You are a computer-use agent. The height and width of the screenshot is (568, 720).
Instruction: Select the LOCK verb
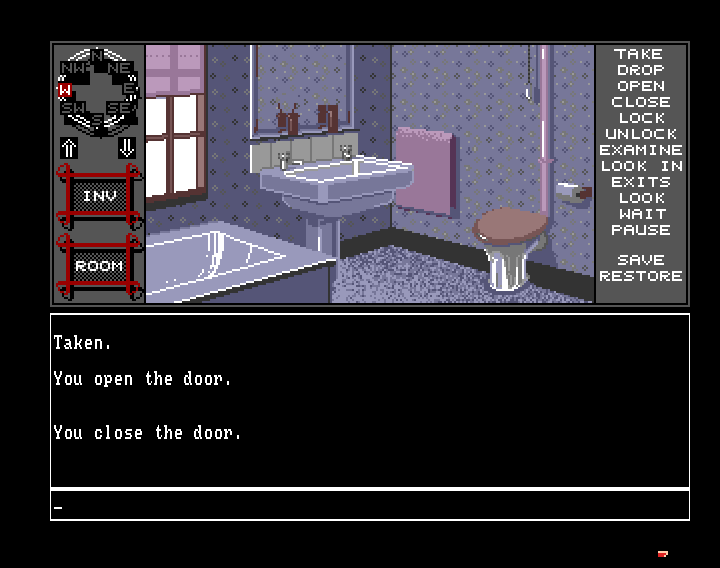click(x=640, y=118)
